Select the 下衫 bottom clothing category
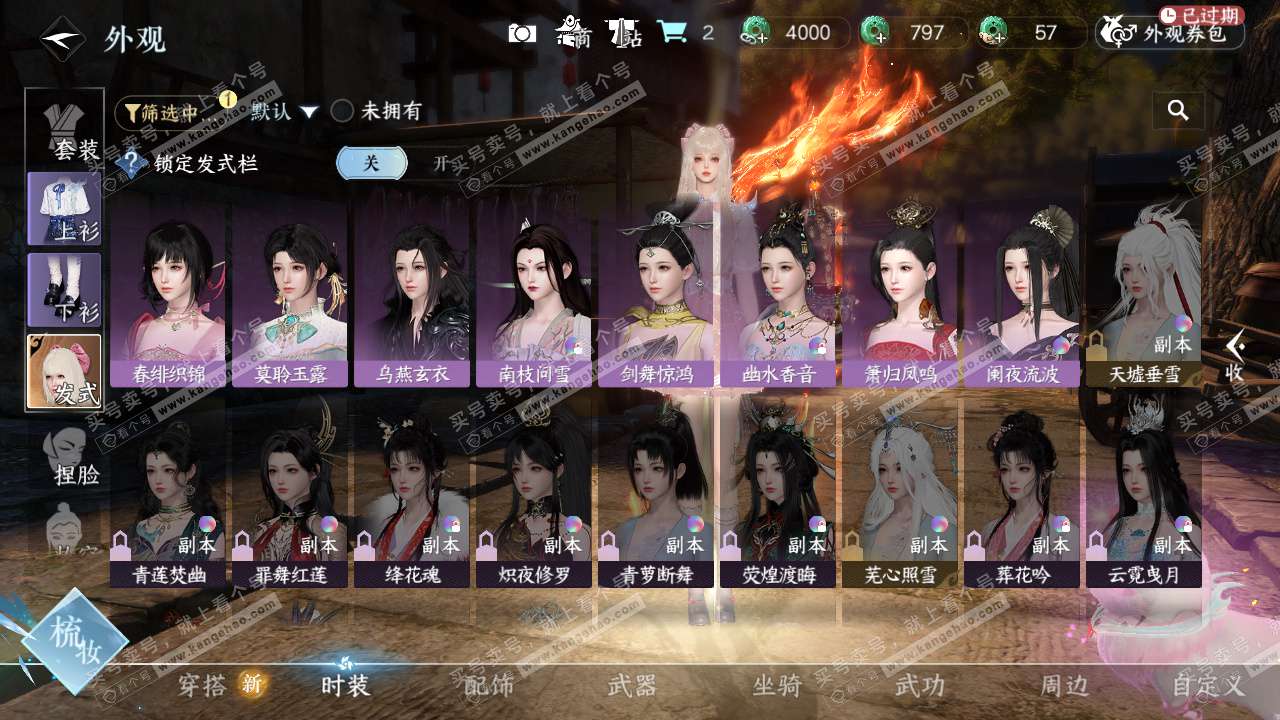 tap(65, 290)
